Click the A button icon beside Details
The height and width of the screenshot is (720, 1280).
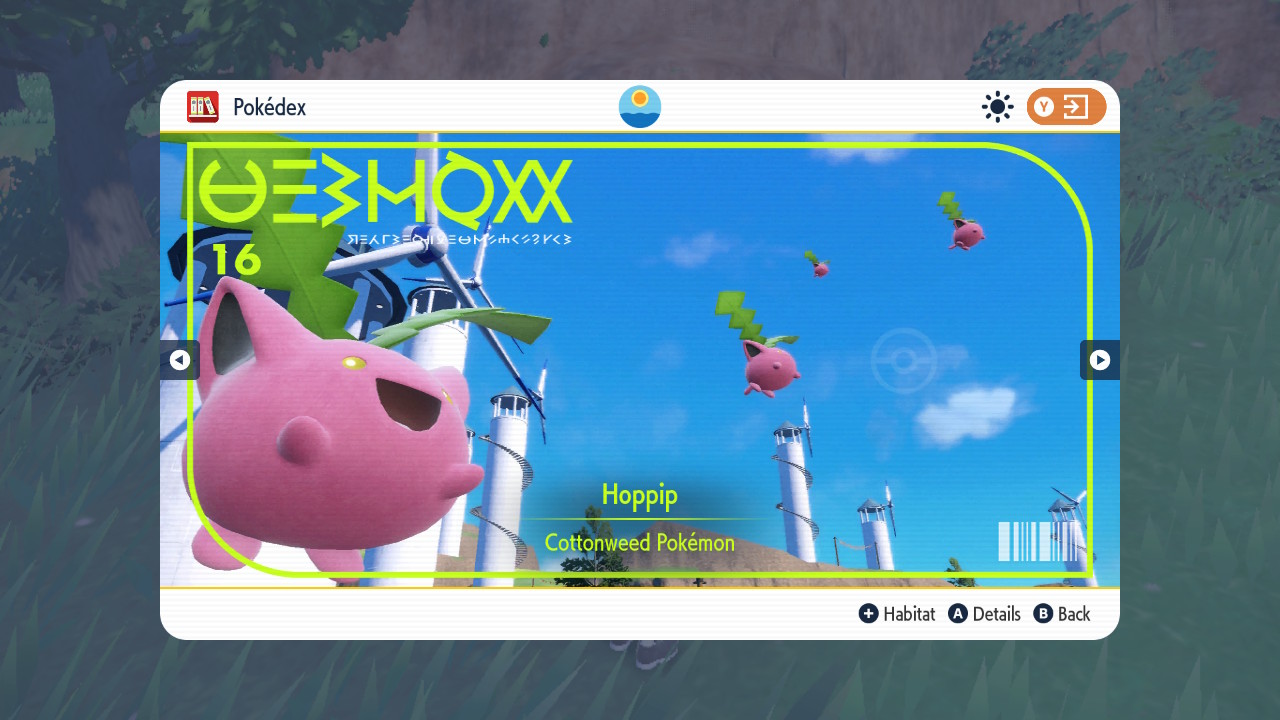[x=959, y=614]
